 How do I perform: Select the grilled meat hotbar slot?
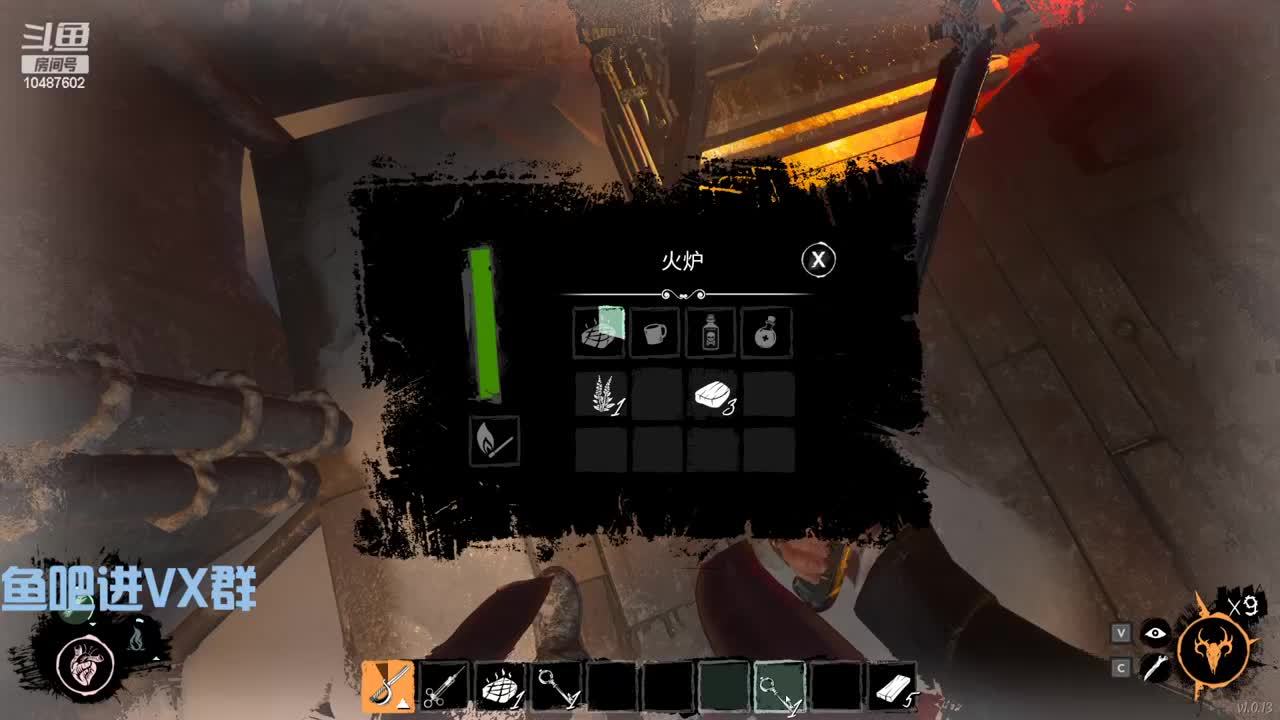point(500,686)
